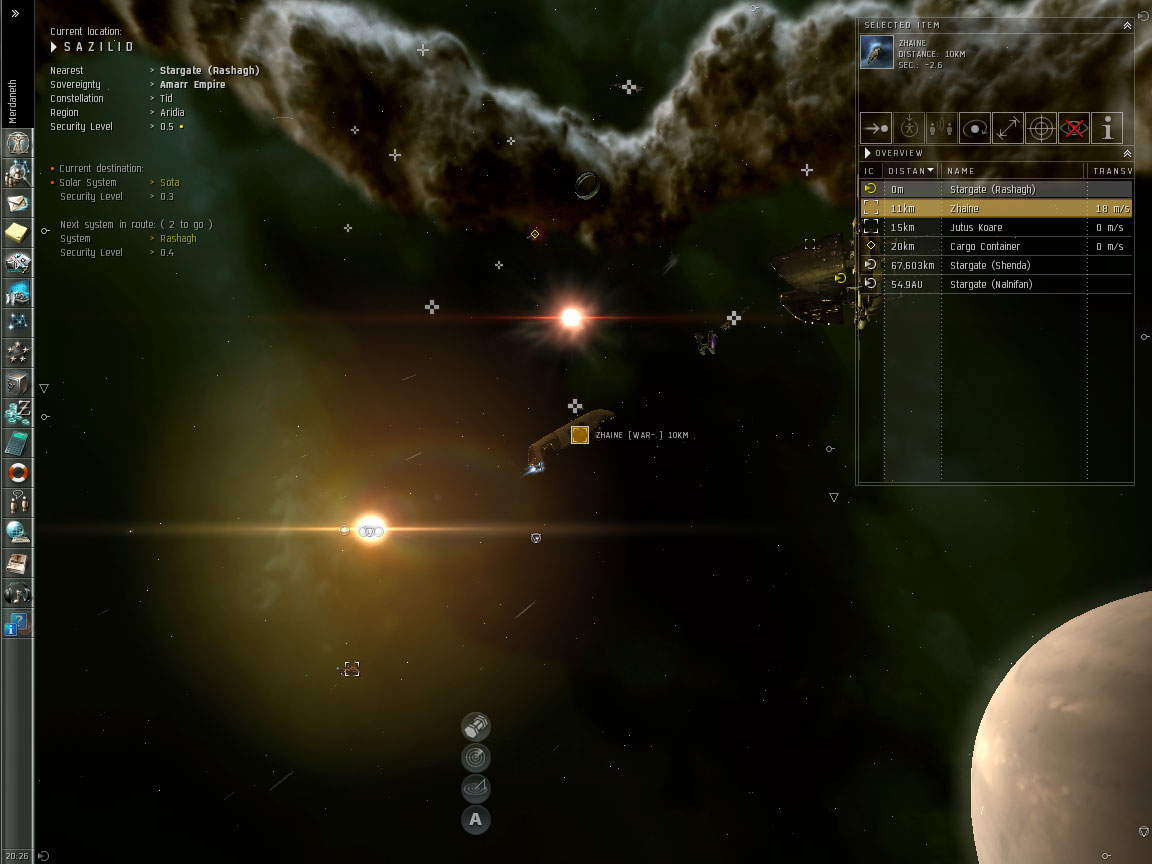Orbit the selected ship with the orbit button
Screen dimensions: 1152x864
974,128
